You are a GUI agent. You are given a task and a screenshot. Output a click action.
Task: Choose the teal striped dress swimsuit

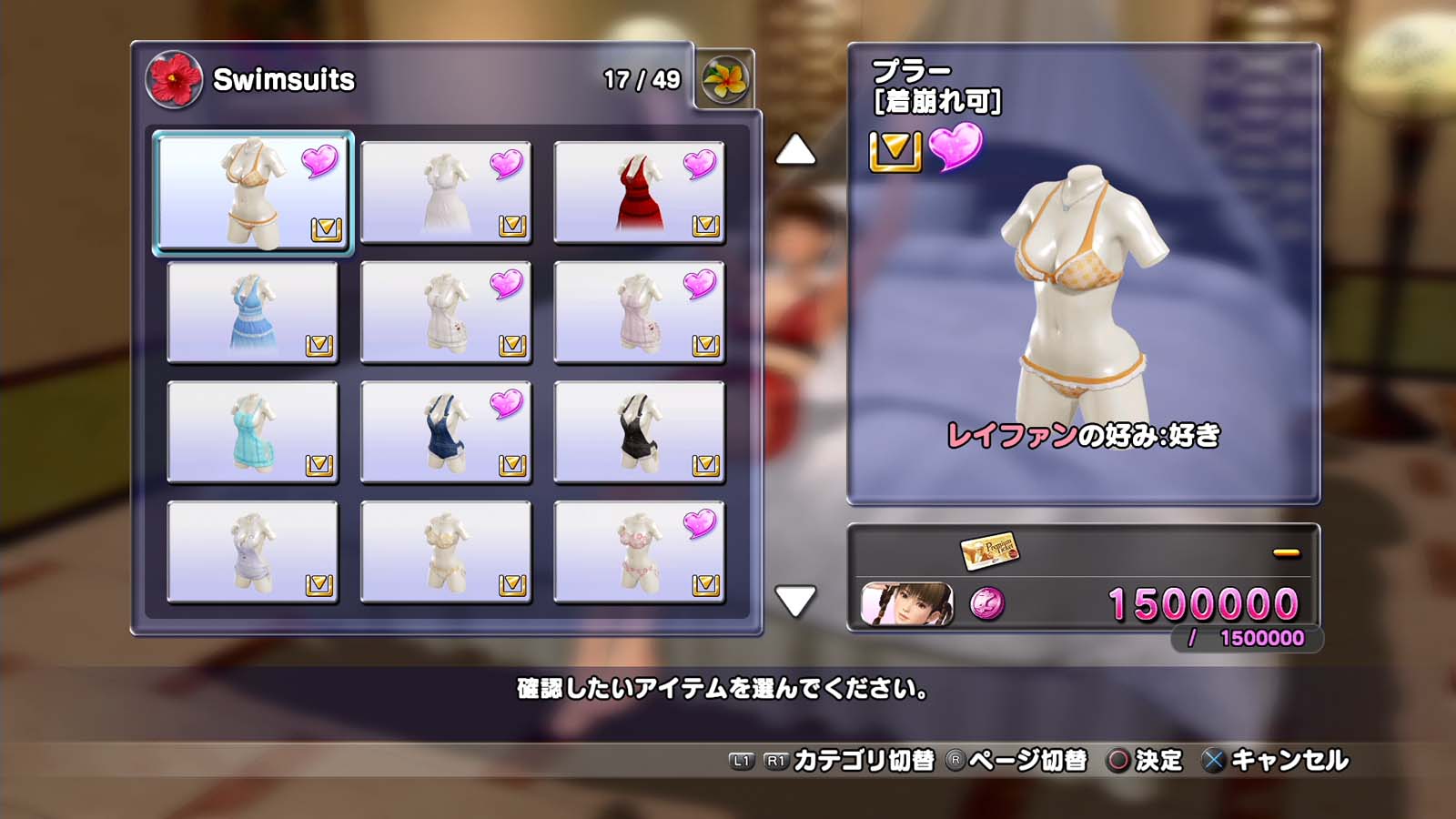click(x=253, y=432)
